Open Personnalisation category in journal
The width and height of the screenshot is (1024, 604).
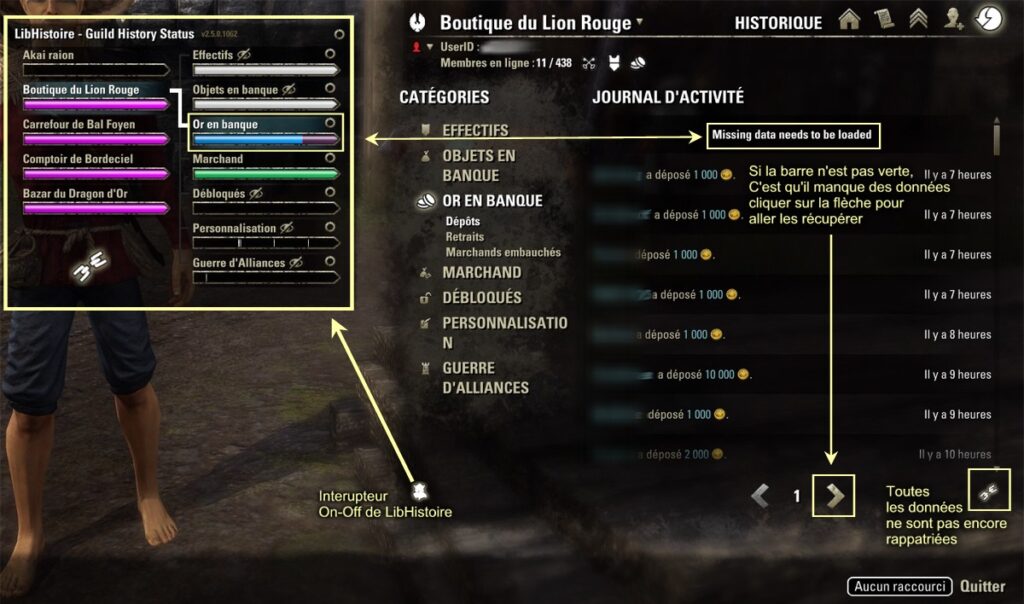[504, 332]
